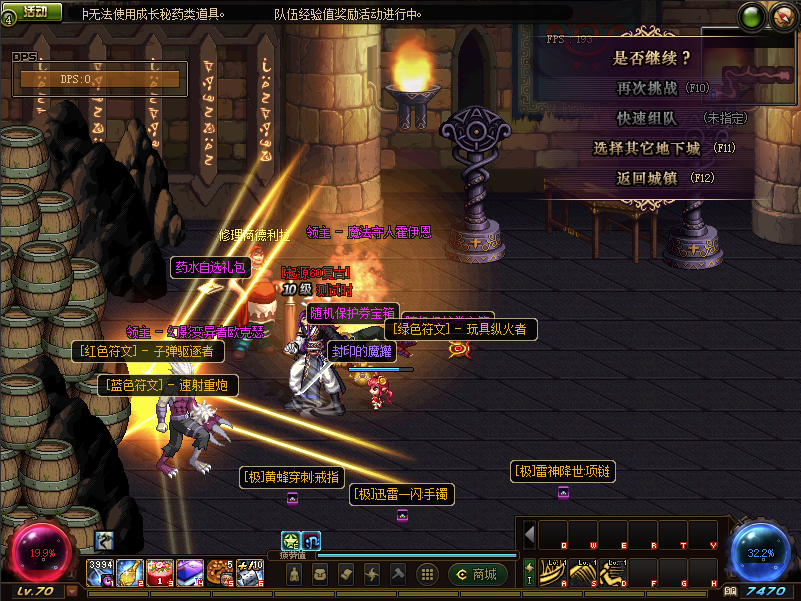The height and width of the screenshot is (601, 801).
Task: Expand the arrow next to Lv.70
Action: 72,591
